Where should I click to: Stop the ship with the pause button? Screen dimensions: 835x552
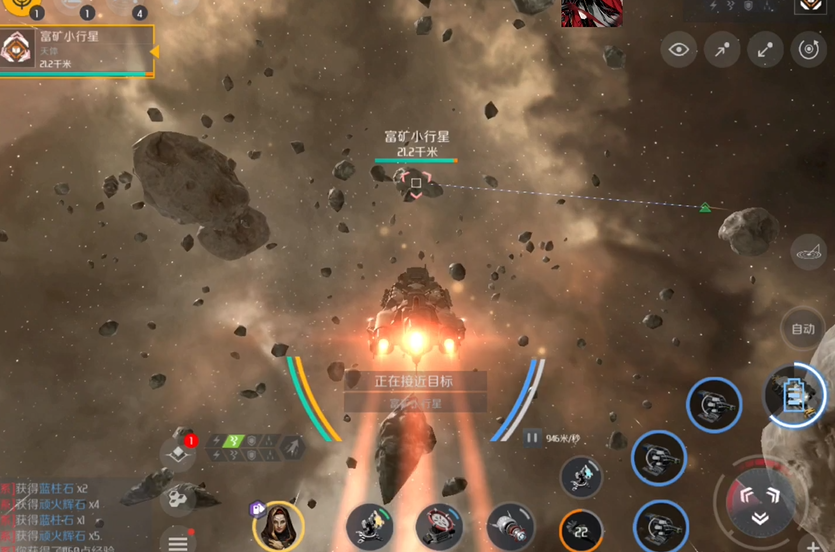pos(532,437)
